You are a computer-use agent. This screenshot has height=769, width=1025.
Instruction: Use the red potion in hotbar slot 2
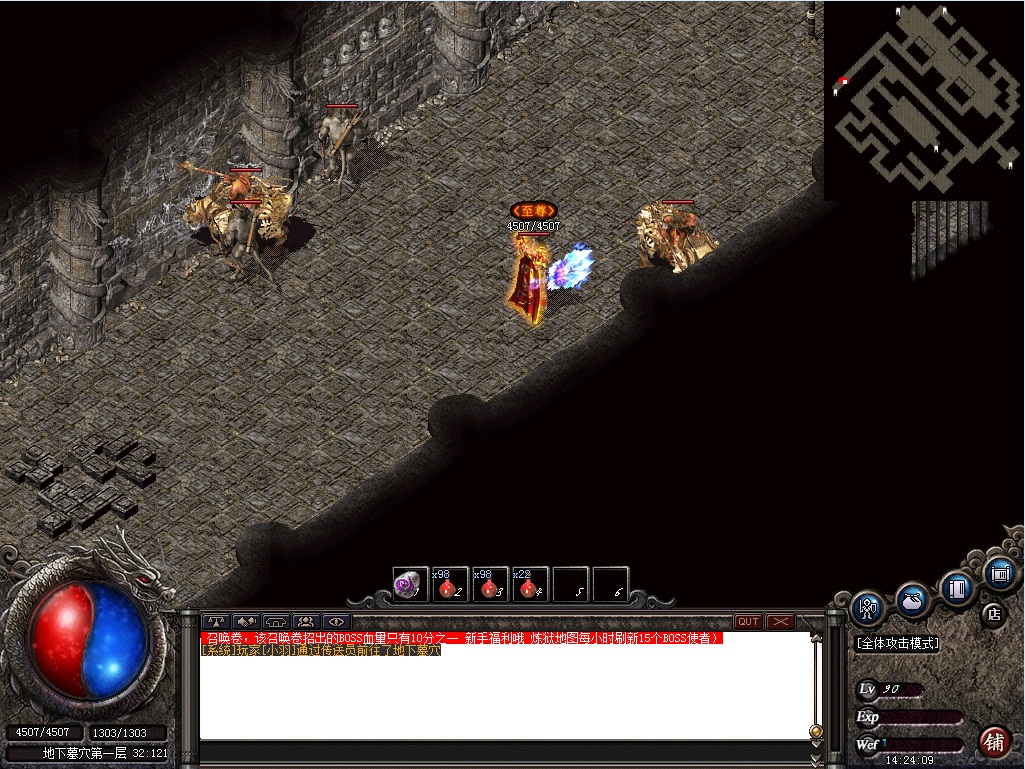click(x=449, y=585)
